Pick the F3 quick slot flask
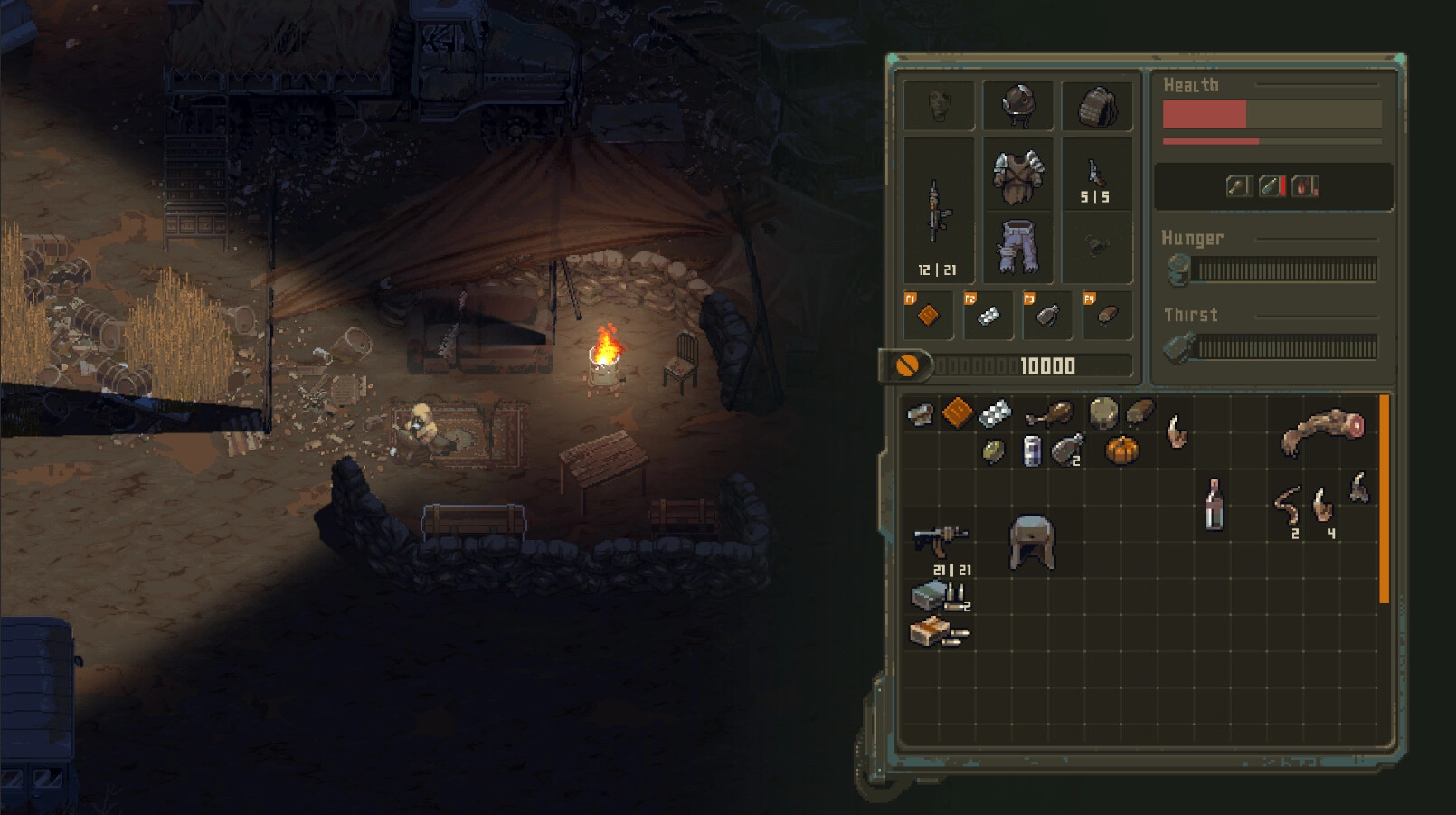This screenshot has width=1456, height=815. coord(1047,316)
